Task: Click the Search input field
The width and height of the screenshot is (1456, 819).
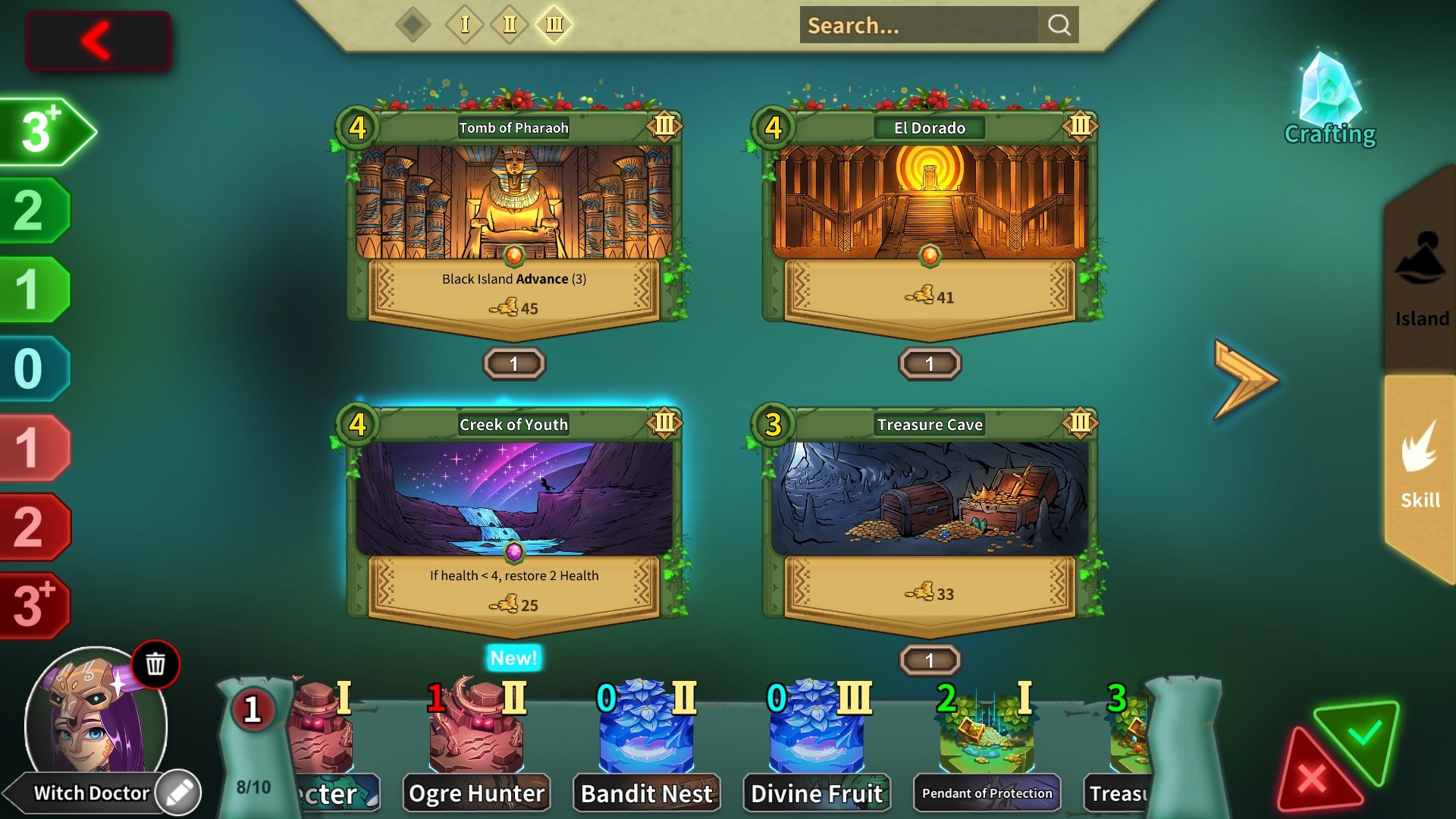Action: pos(918,26)
